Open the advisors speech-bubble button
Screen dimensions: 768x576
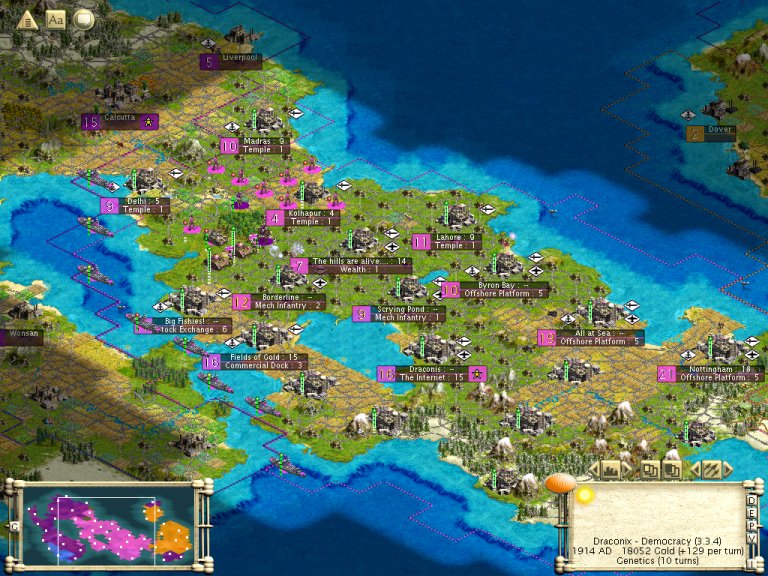click(x=85, y=18)
